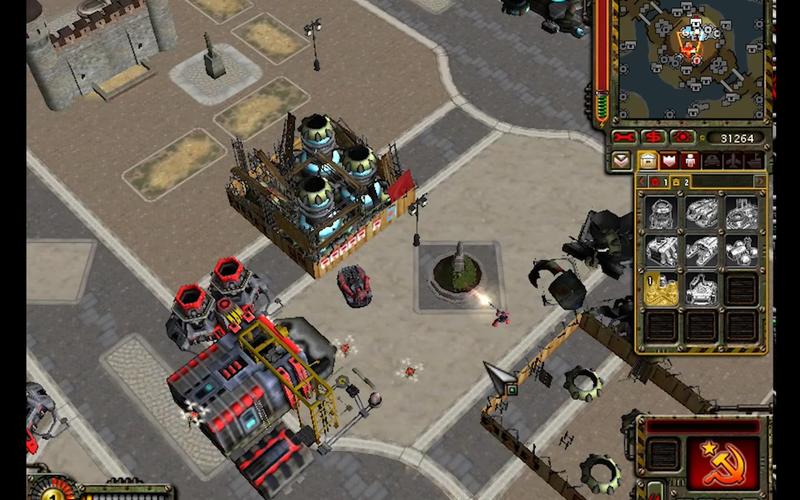Select production queue subtab 2
Viewport: 800px width, 500px height.
coord(679,182)
